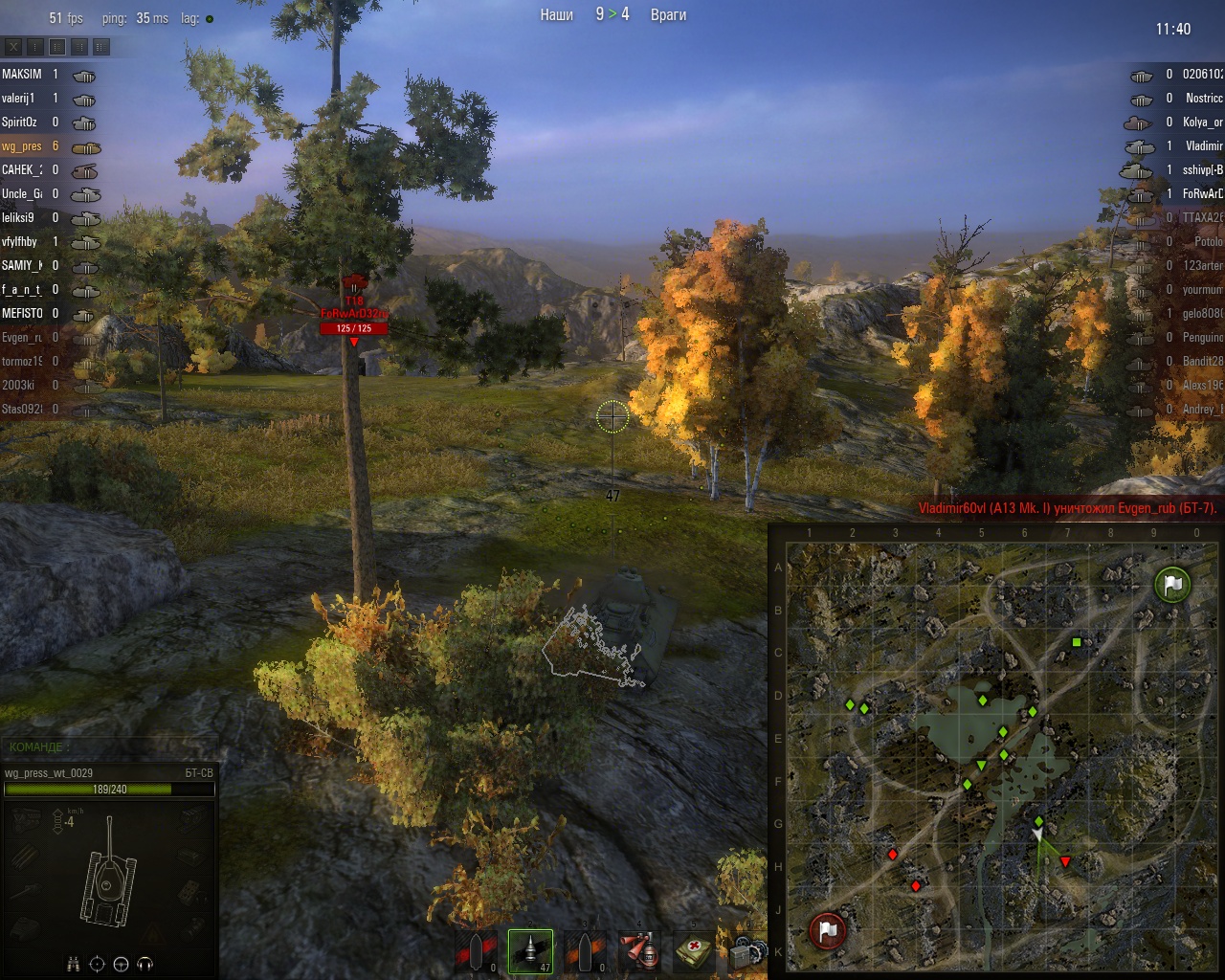Click the gunner crosshair crew icon

pyautogui.click(x=97, y=964)
